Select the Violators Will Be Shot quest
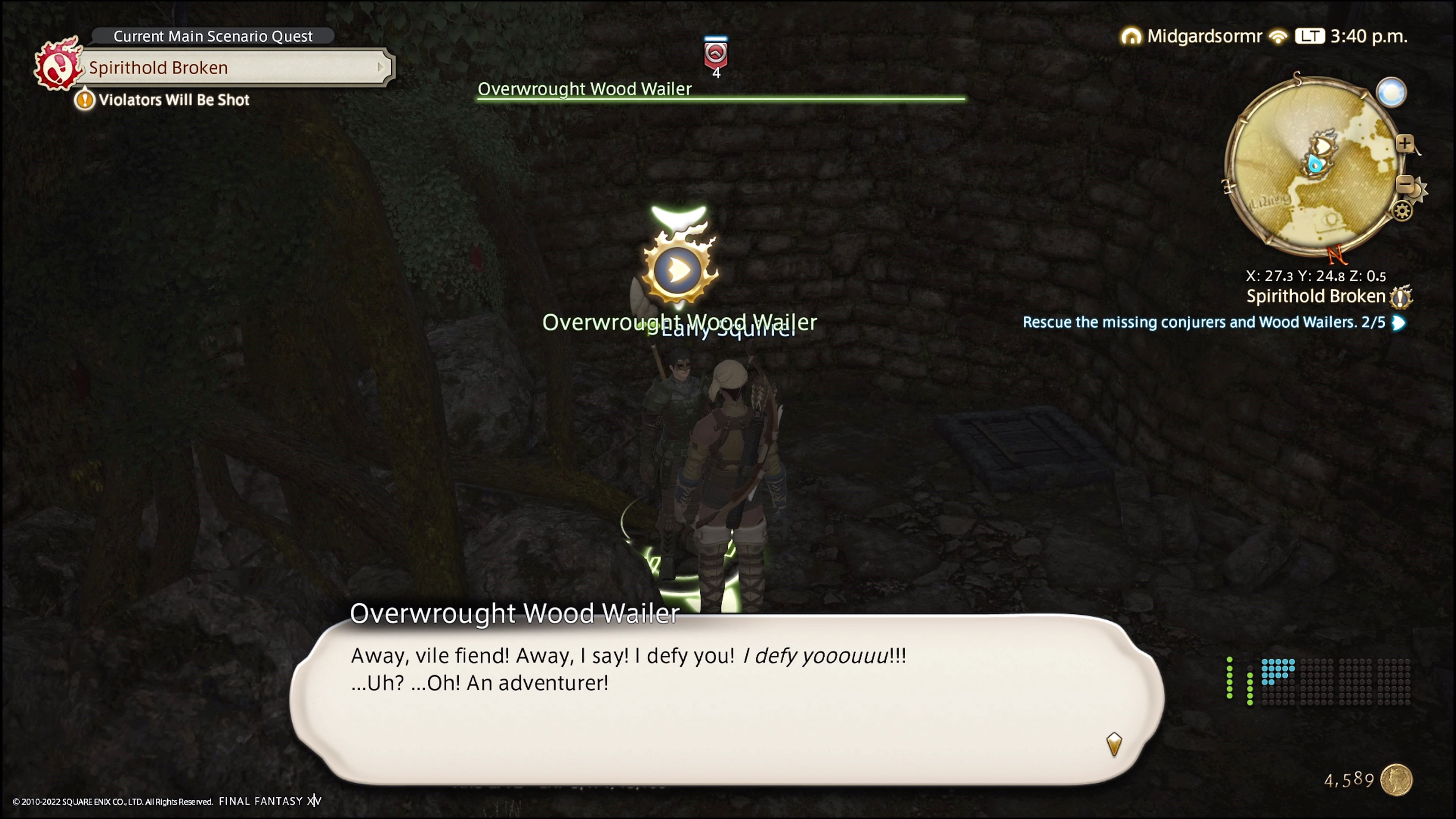This screenshot has width=1456, height=819. tap(174, 100)
